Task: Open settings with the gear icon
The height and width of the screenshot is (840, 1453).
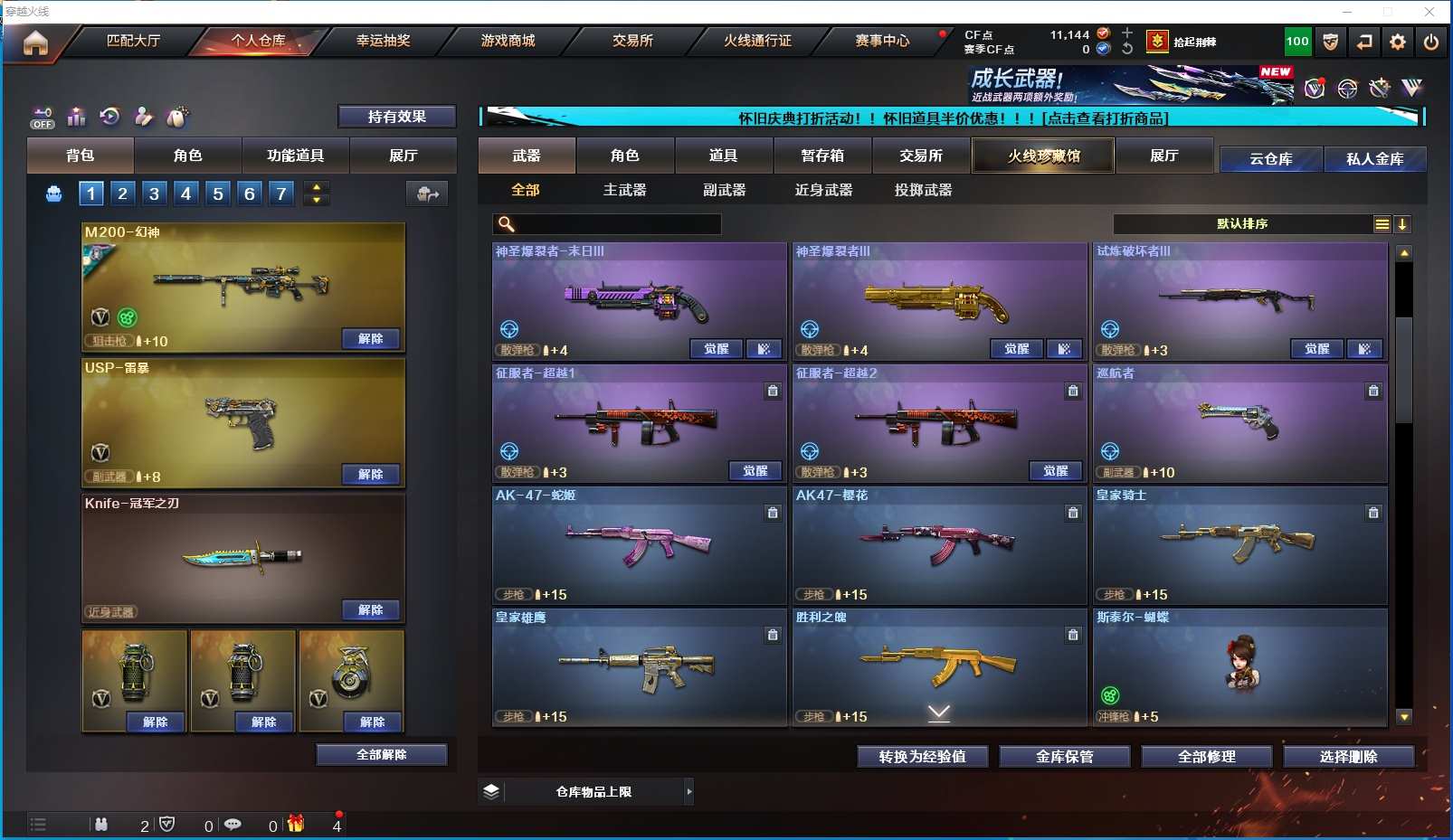Action: tap(1398, 42)
